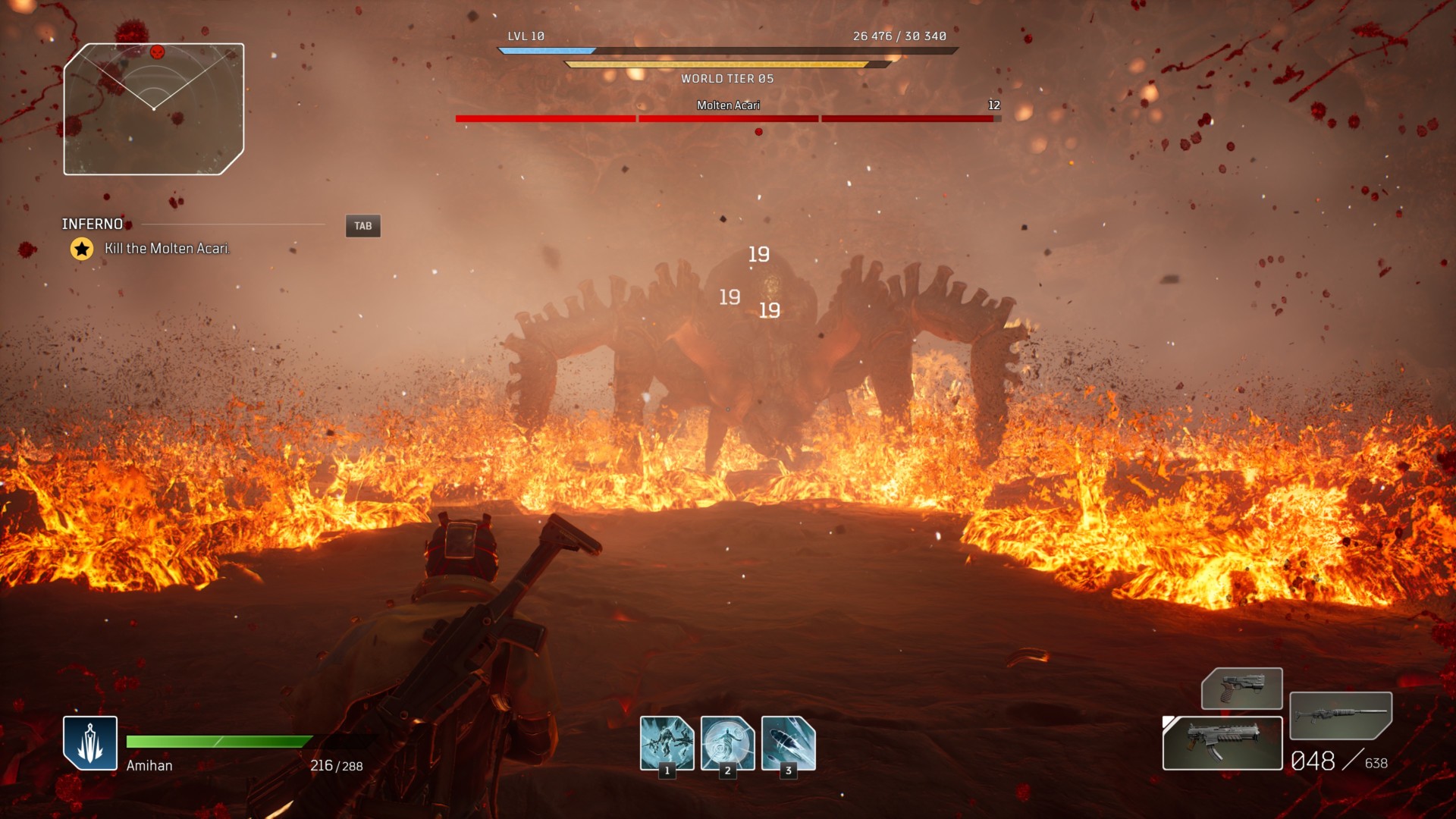This screenshot has height=819, width=1456.
Task: Choose the equipped submachine gun slot
Action: [1222, 743]
